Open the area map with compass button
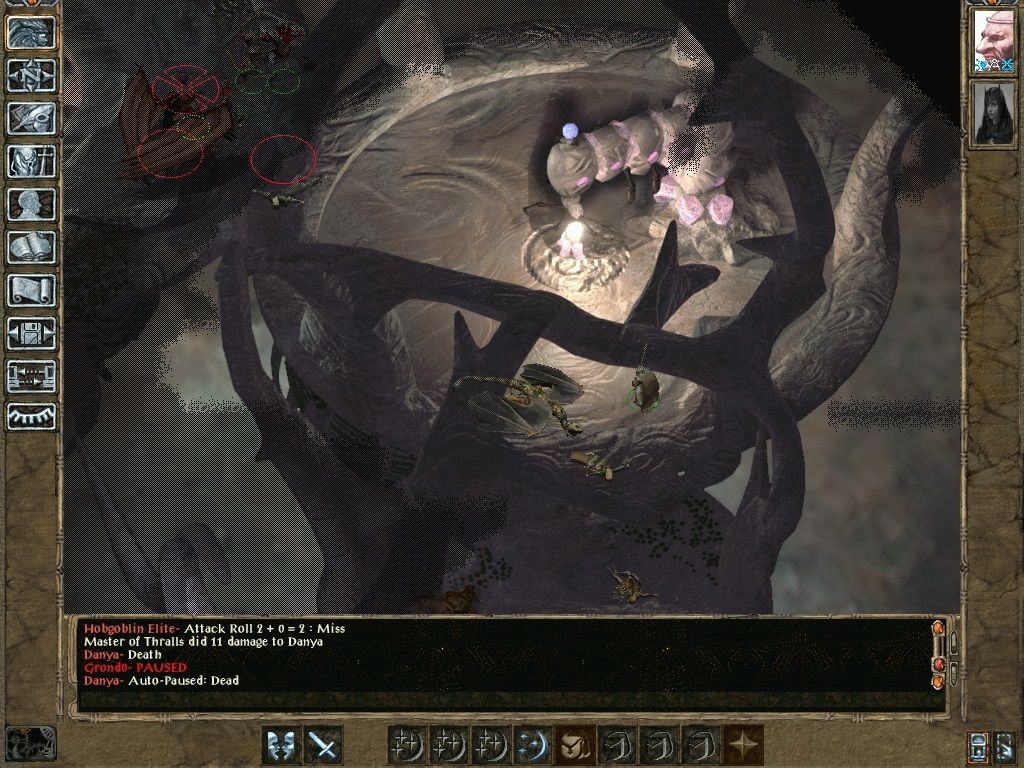 tap(31, 76)
